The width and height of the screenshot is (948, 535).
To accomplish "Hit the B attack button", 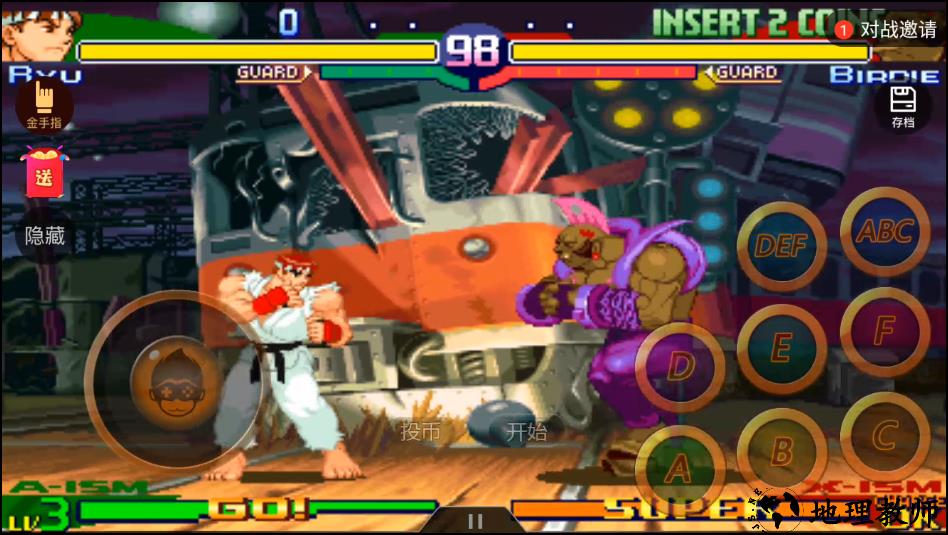I will coord(782,451).
